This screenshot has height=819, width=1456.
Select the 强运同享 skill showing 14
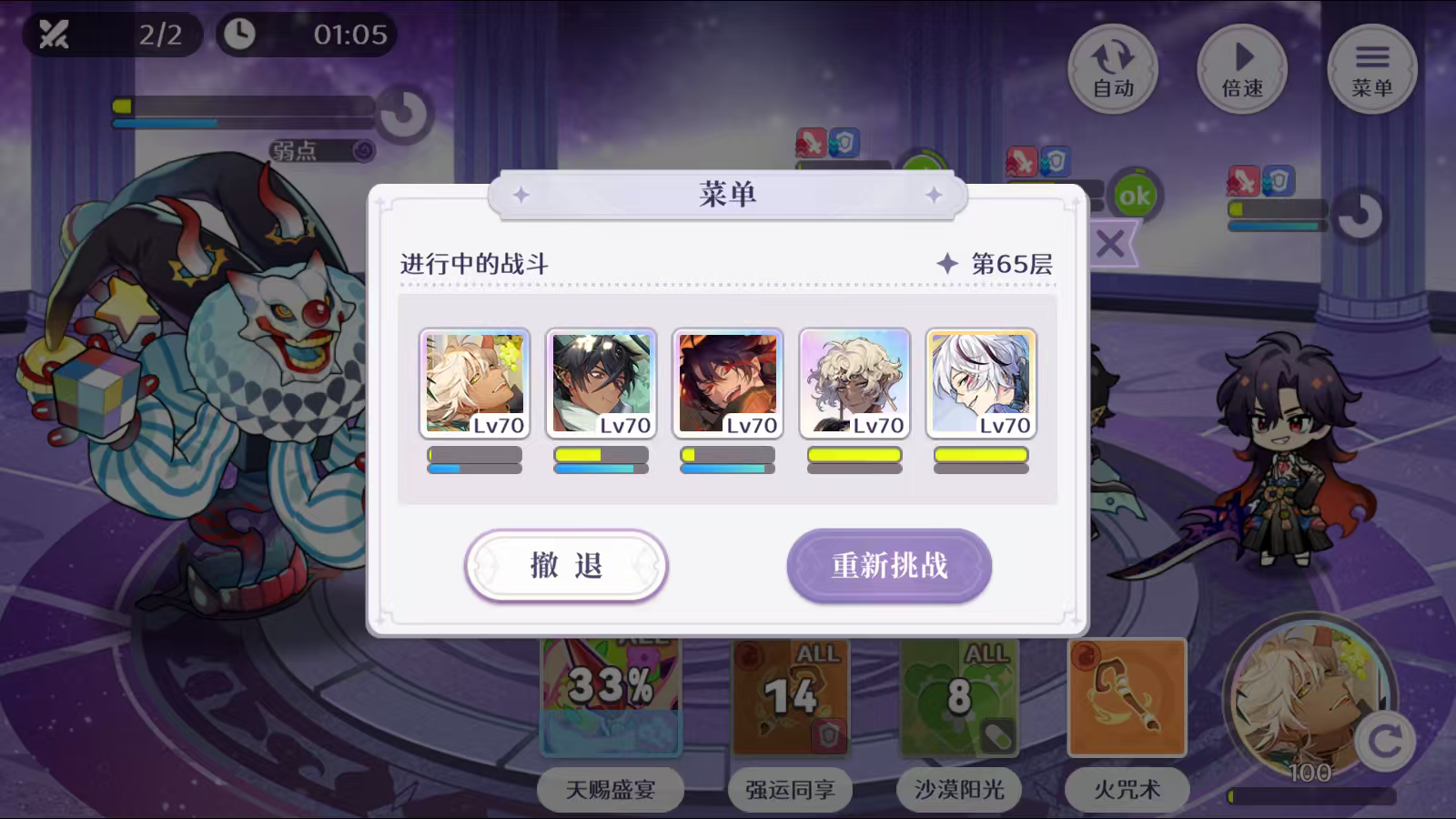point(790,696)
